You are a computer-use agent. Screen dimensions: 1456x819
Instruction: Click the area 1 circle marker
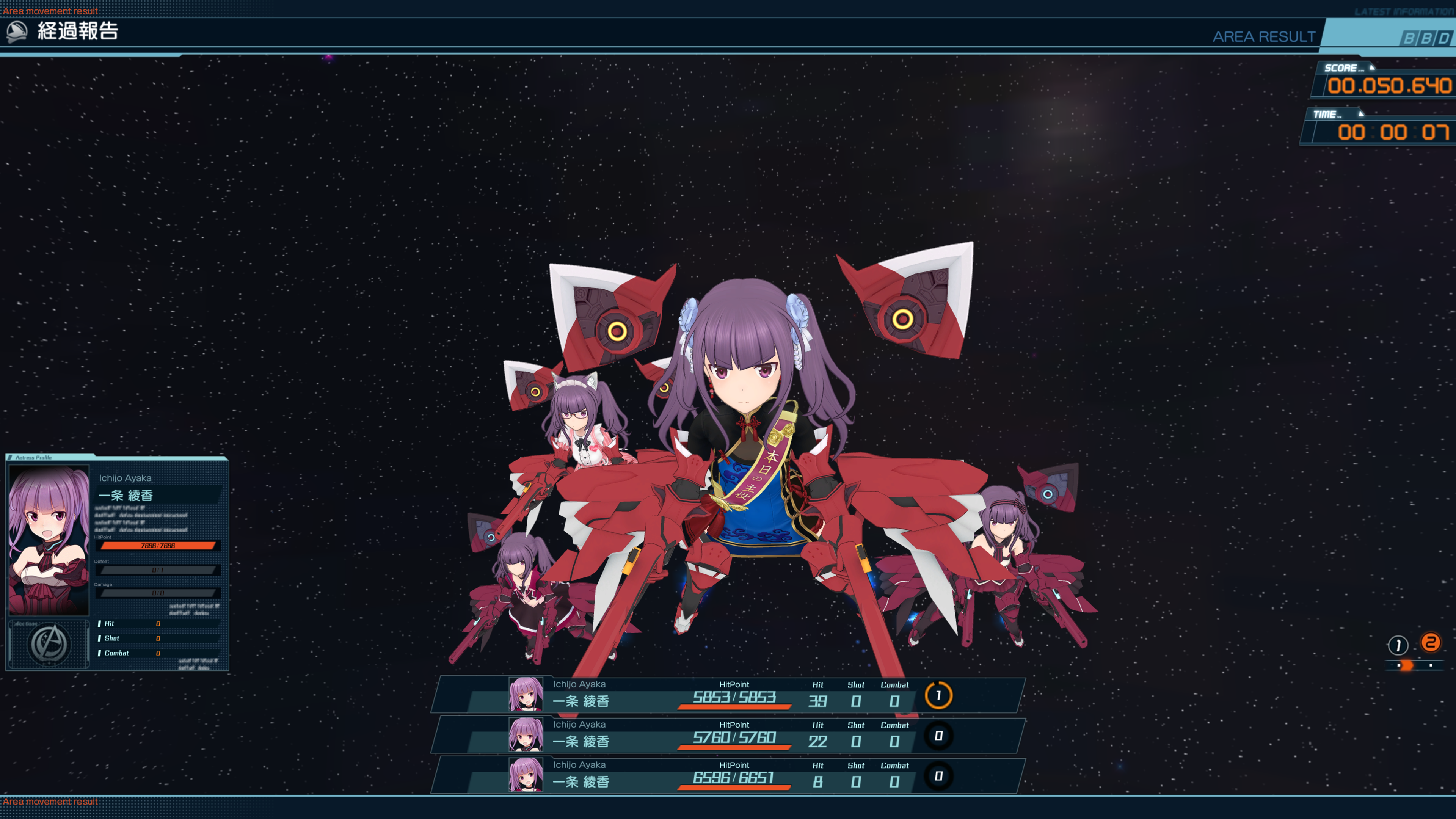1397,645
